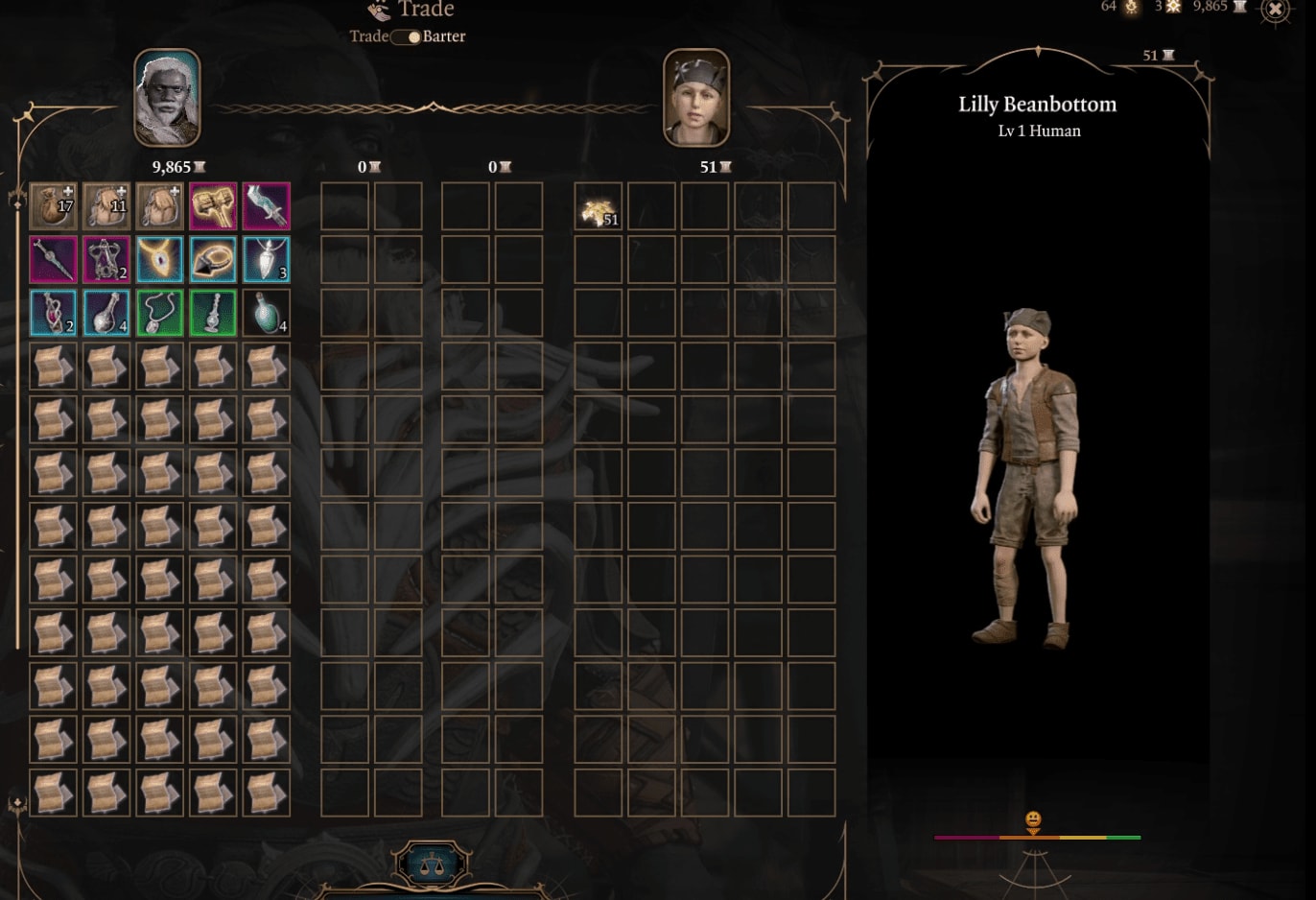The image size is (1316, 900).
Task: Open the backpack with 11 items
Action: 106,207
